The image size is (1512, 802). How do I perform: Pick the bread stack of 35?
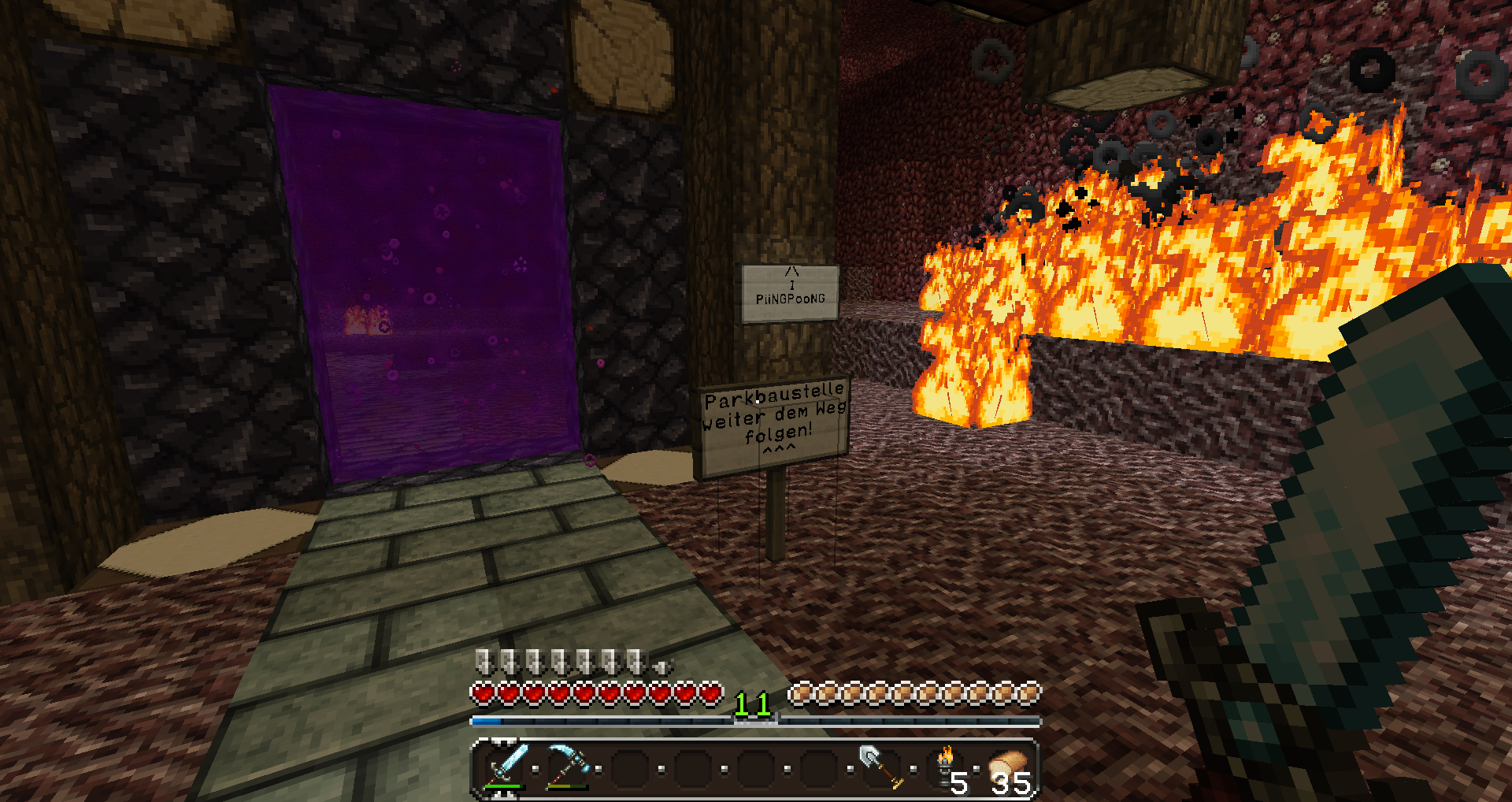coord(1008,767)
